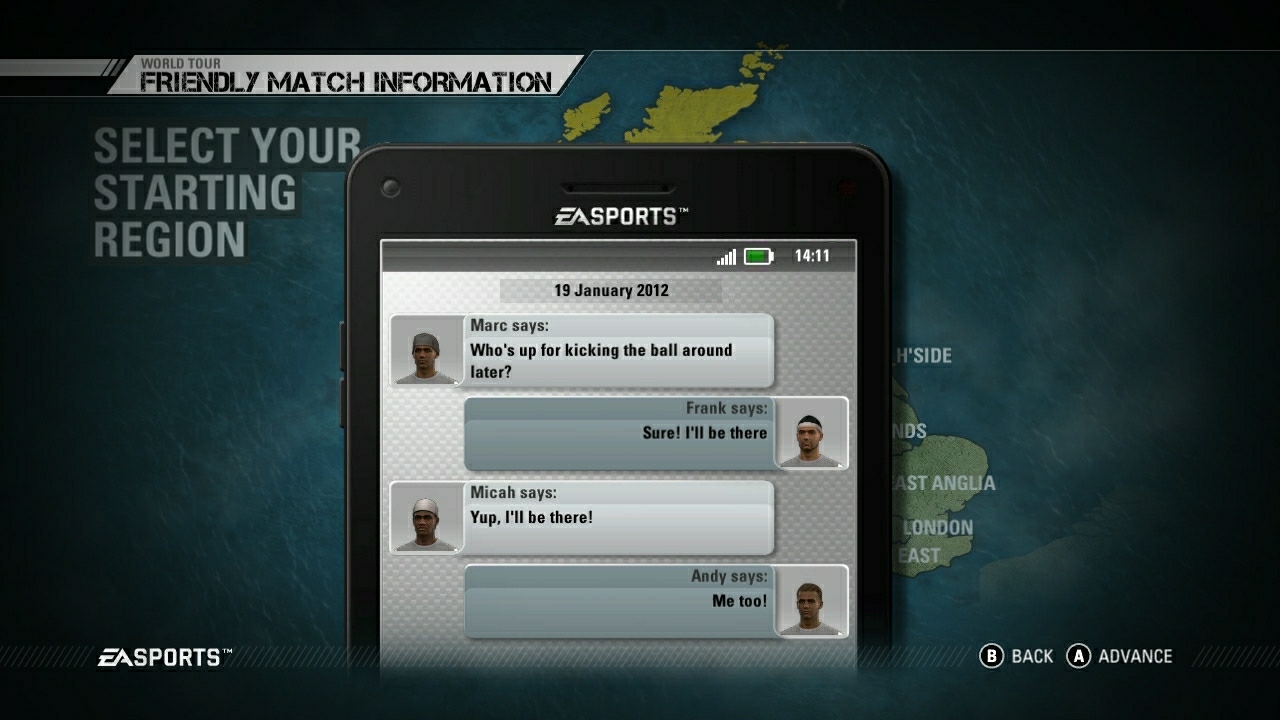This screenshot has width=1280, height=720.
Task: Select Frank's profile picture
Action: [812, 434]
